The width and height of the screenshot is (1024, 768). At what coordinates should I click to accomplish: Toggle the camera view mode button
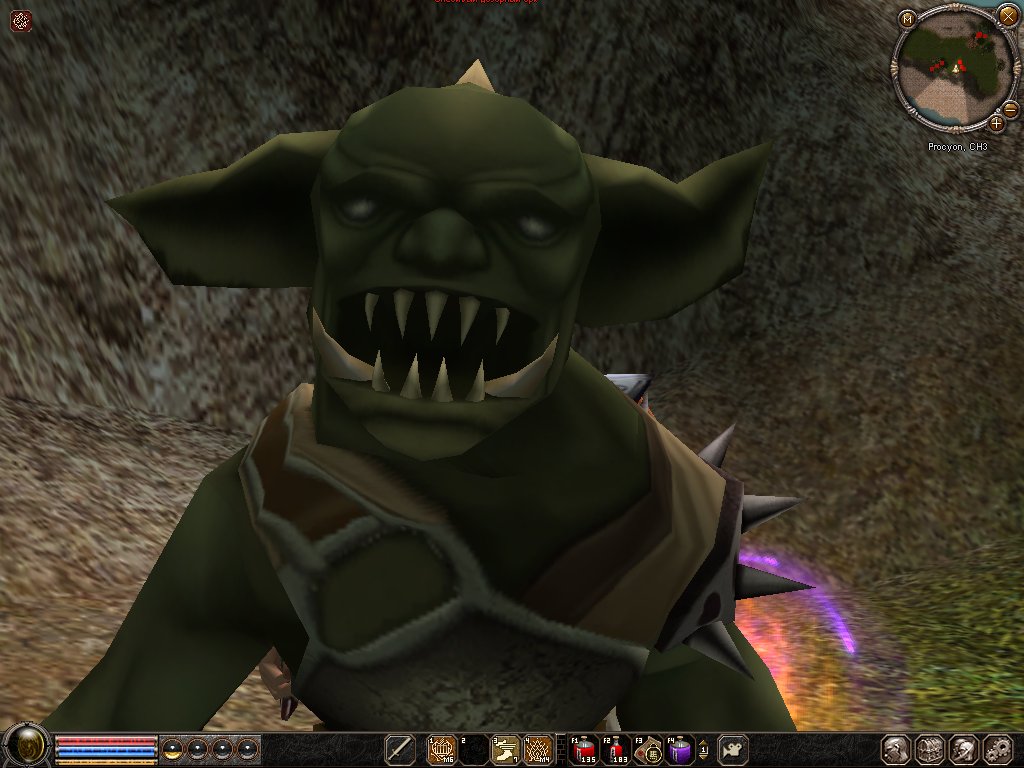[733, 749]
